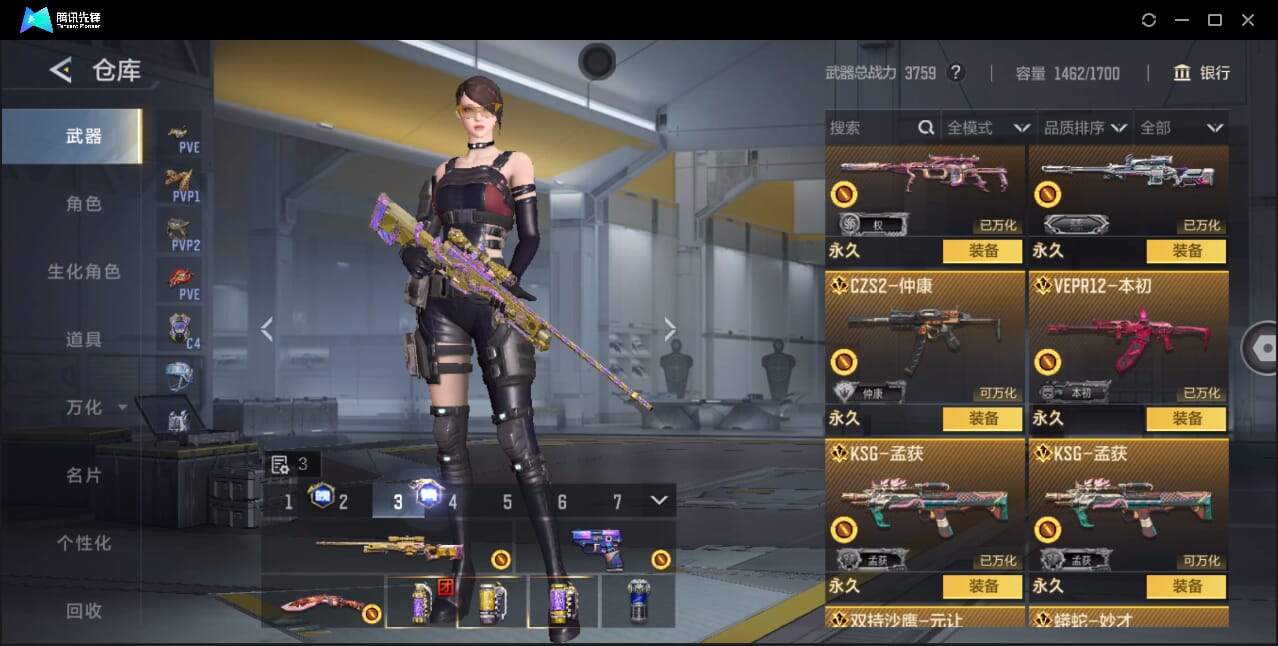Select the purple pistol secondary slot
Screen dimensions: 1278x646
pos(596,547)
